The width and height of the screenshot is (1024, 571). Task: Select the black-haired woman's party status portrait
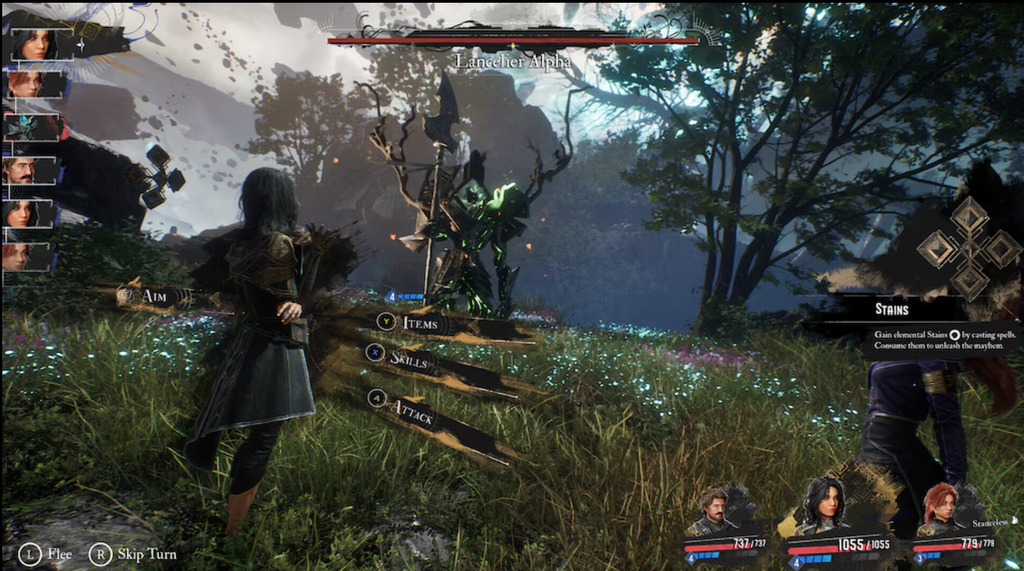[827, 503]
